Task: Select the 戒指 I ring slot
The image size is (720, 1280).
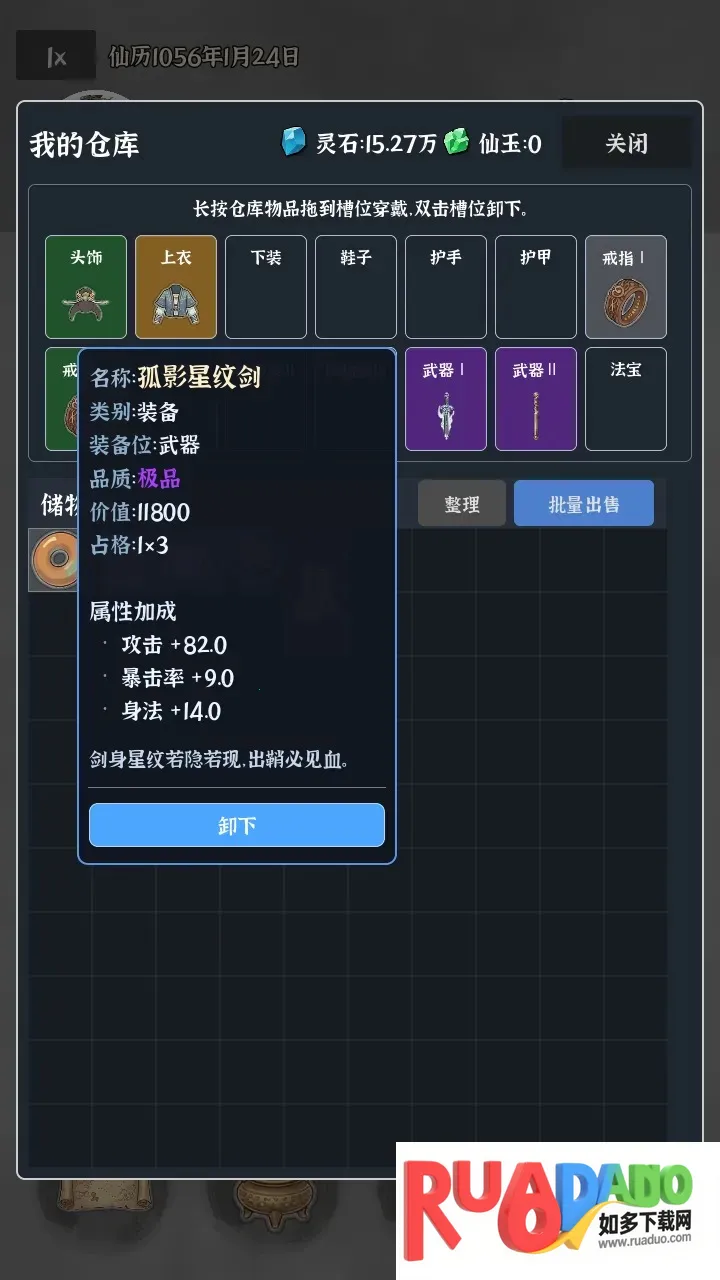Action: point(626,287)
